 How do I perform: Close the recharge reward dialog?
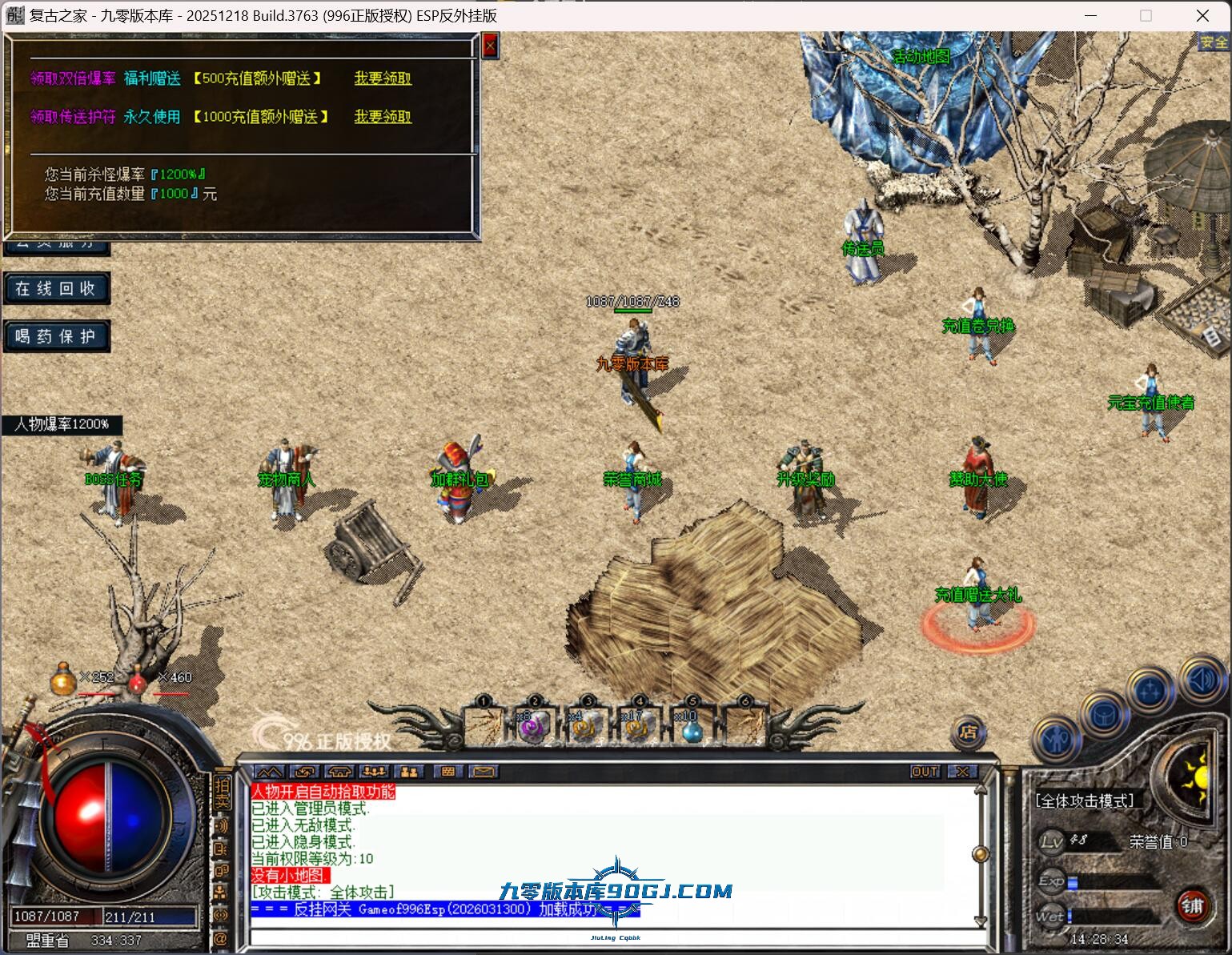[490, 46]
